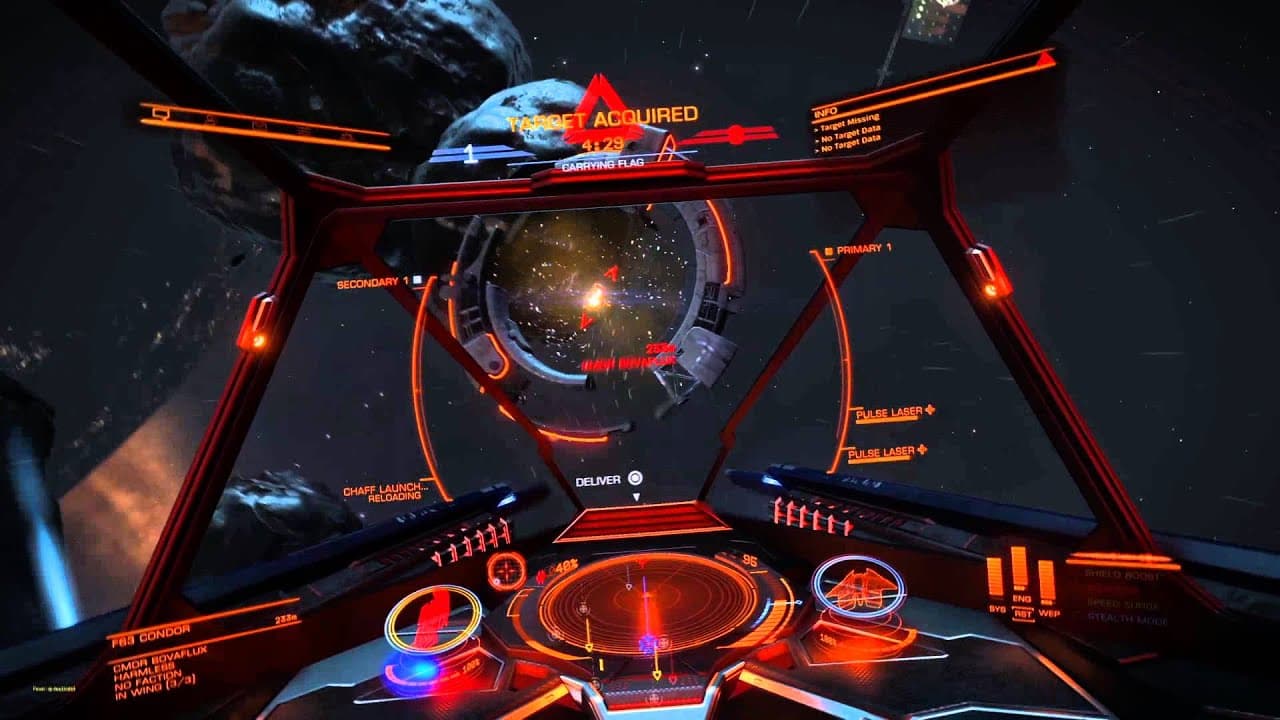
Task: Select the target compass icon on the dashboard
Action: [x=508, y=572]
